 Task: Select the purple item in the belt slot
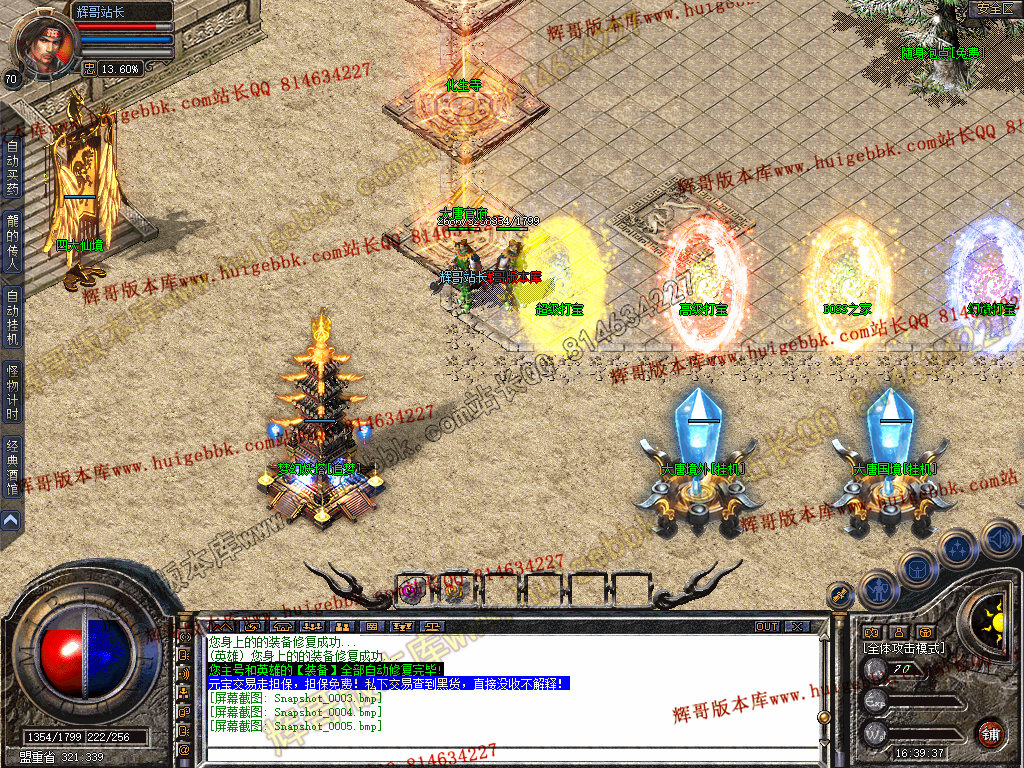pos(412,590)
